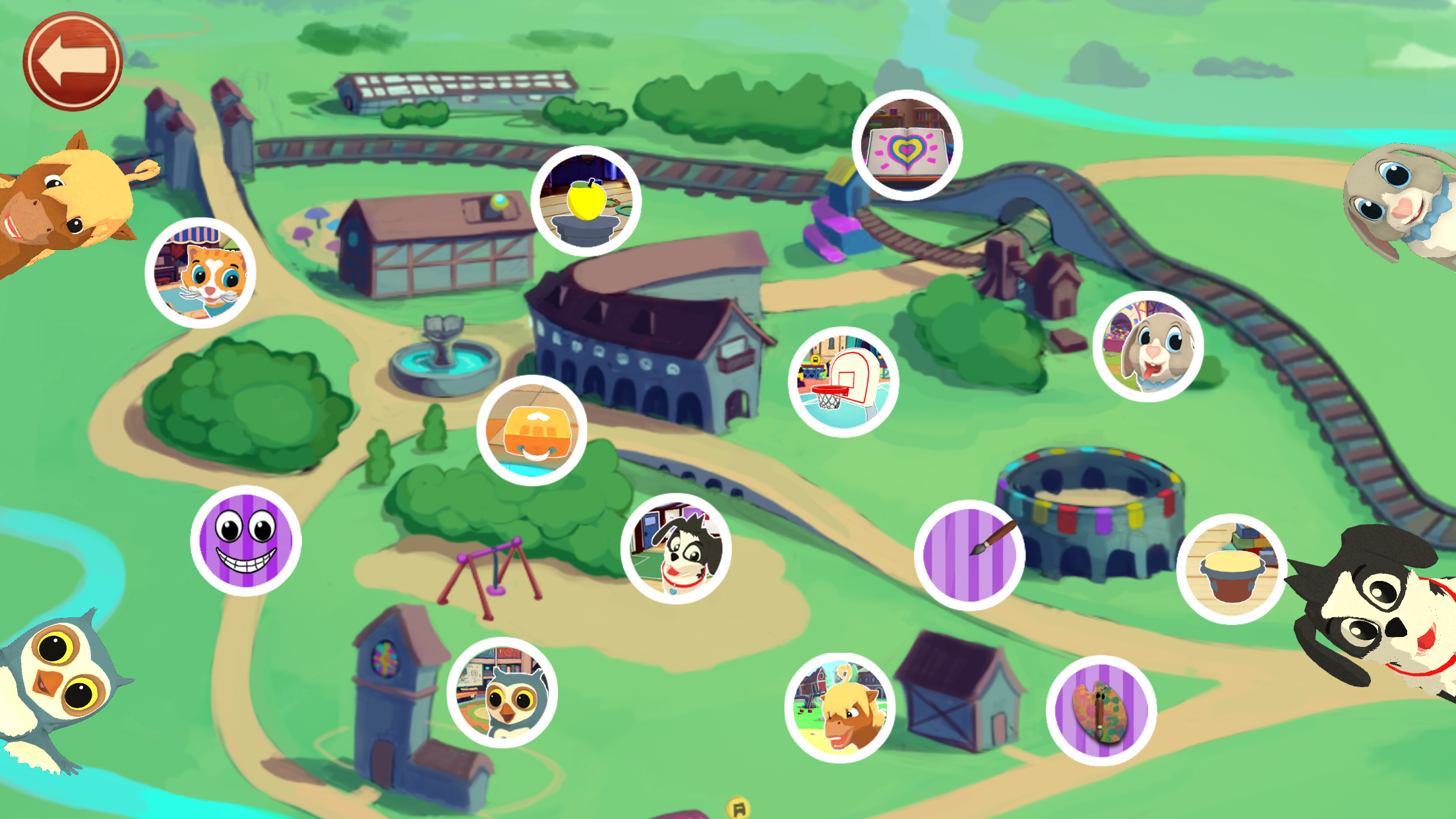
Task: Select the yellow apple on pedestal bubble
Action: tap(586, 201)
